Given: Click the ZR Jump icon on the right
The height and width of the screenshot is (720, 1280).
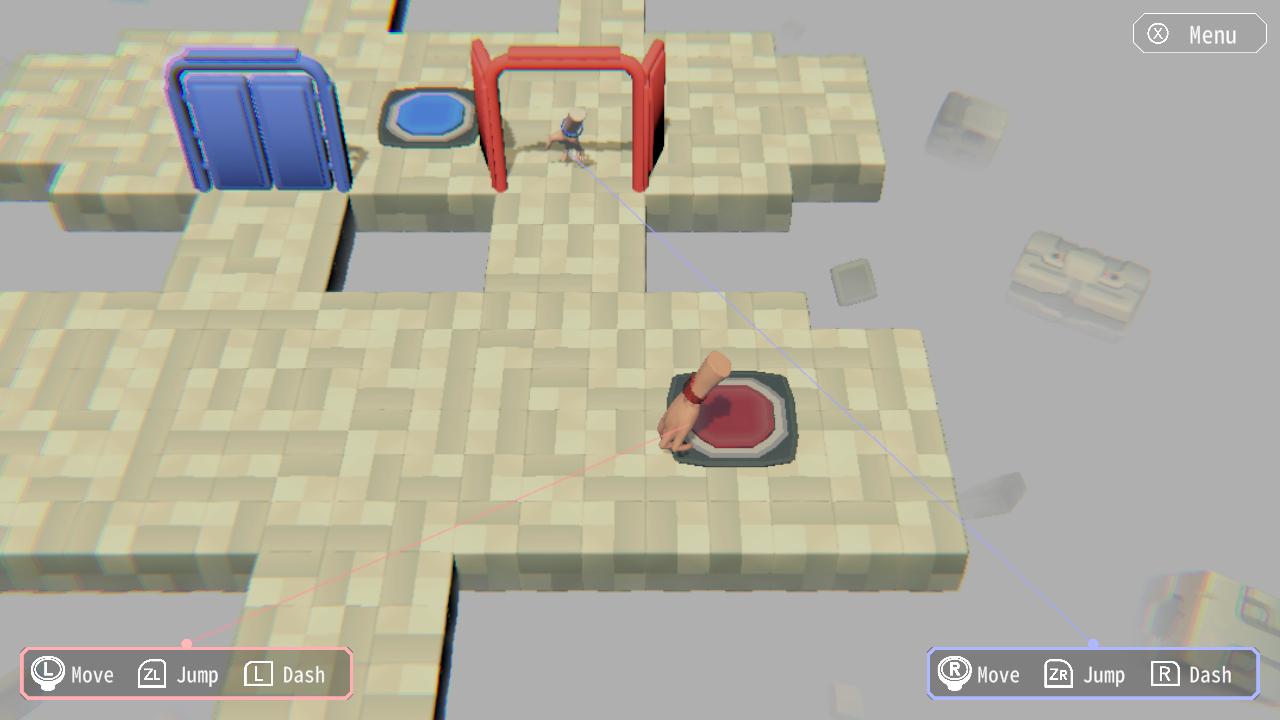Looking at the screenshot, I should point(1057,674).
